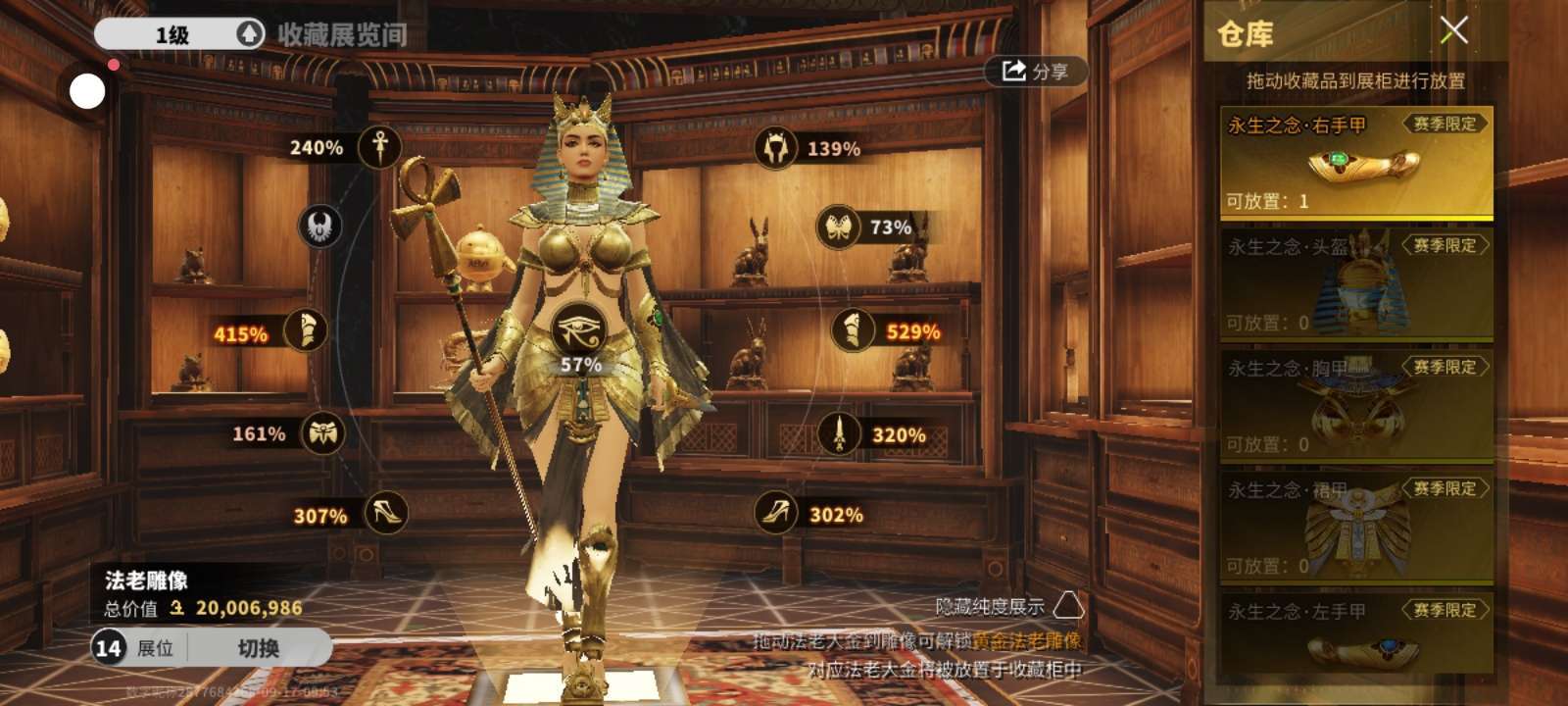
Task: Toggle the hide purity display option
Action: click(1068, 605)
